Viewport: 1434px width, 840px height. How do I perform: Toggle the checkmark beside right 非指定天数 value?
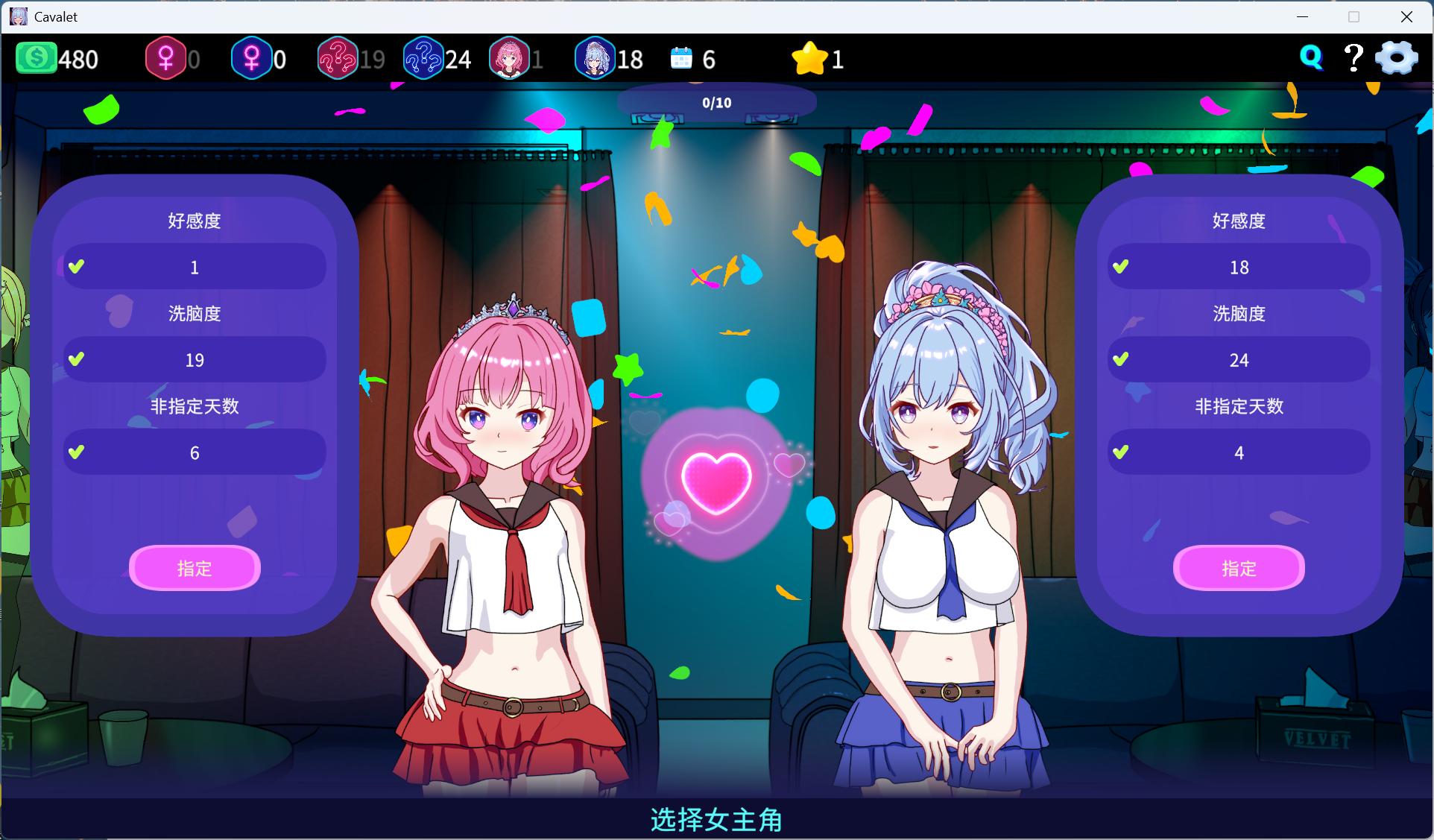pyautogui.click(x=1121, y=452)
